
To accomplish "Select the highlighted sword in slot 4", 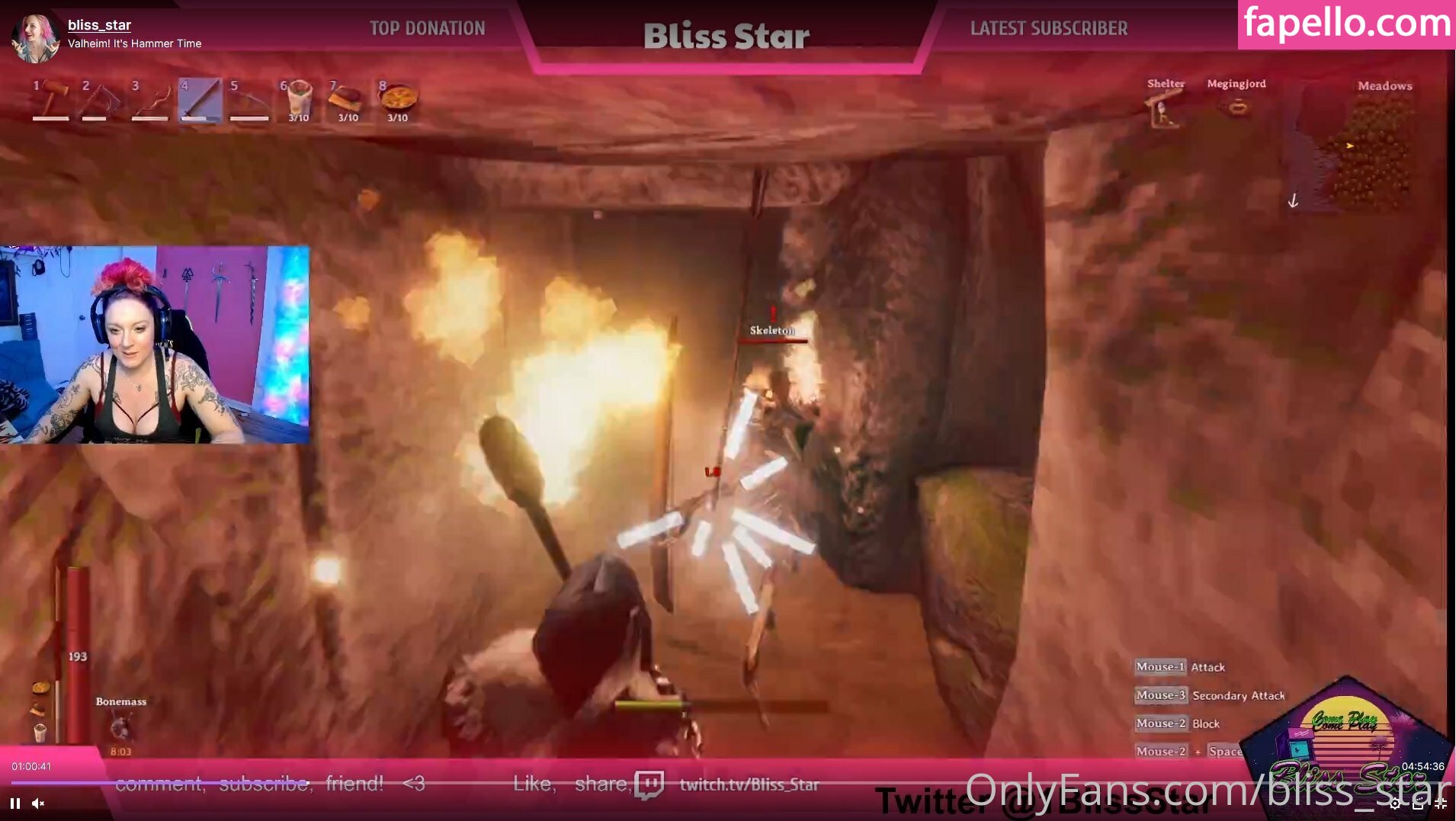I will coord(199,100).
